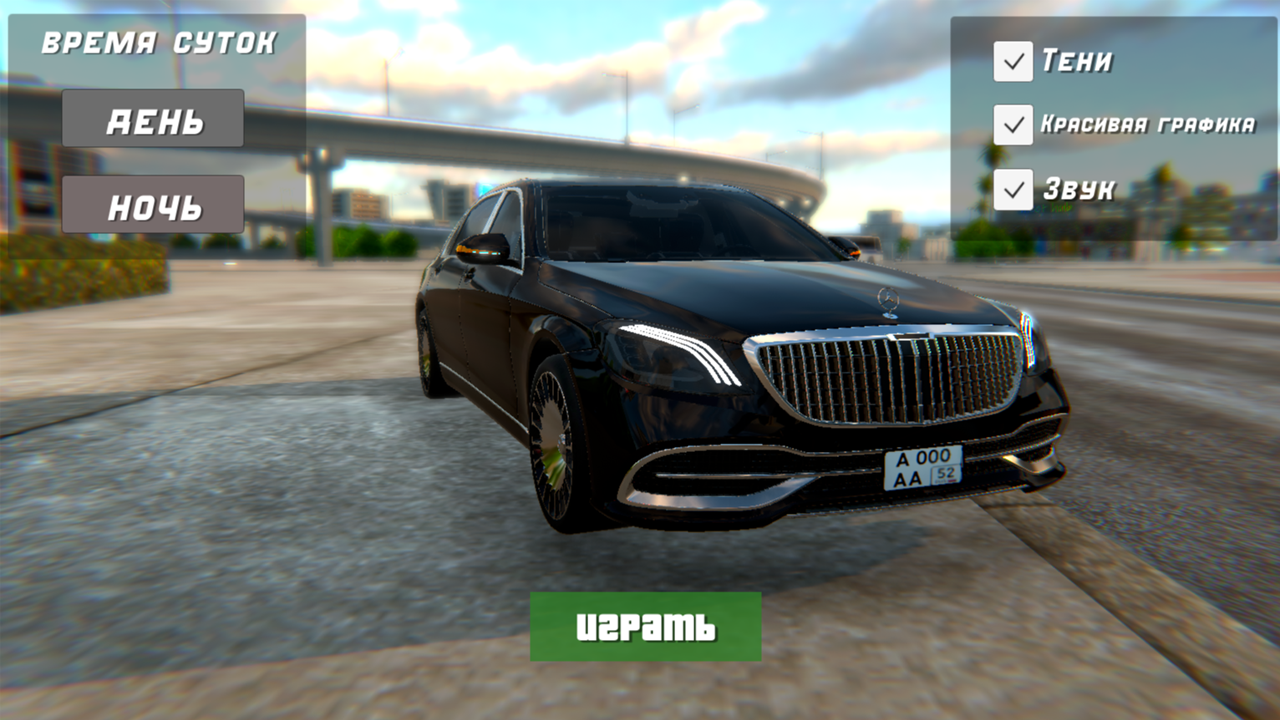1280x720 pixels.
Task: Click the front wheel of the black car
Action: [x=553, y=440]
